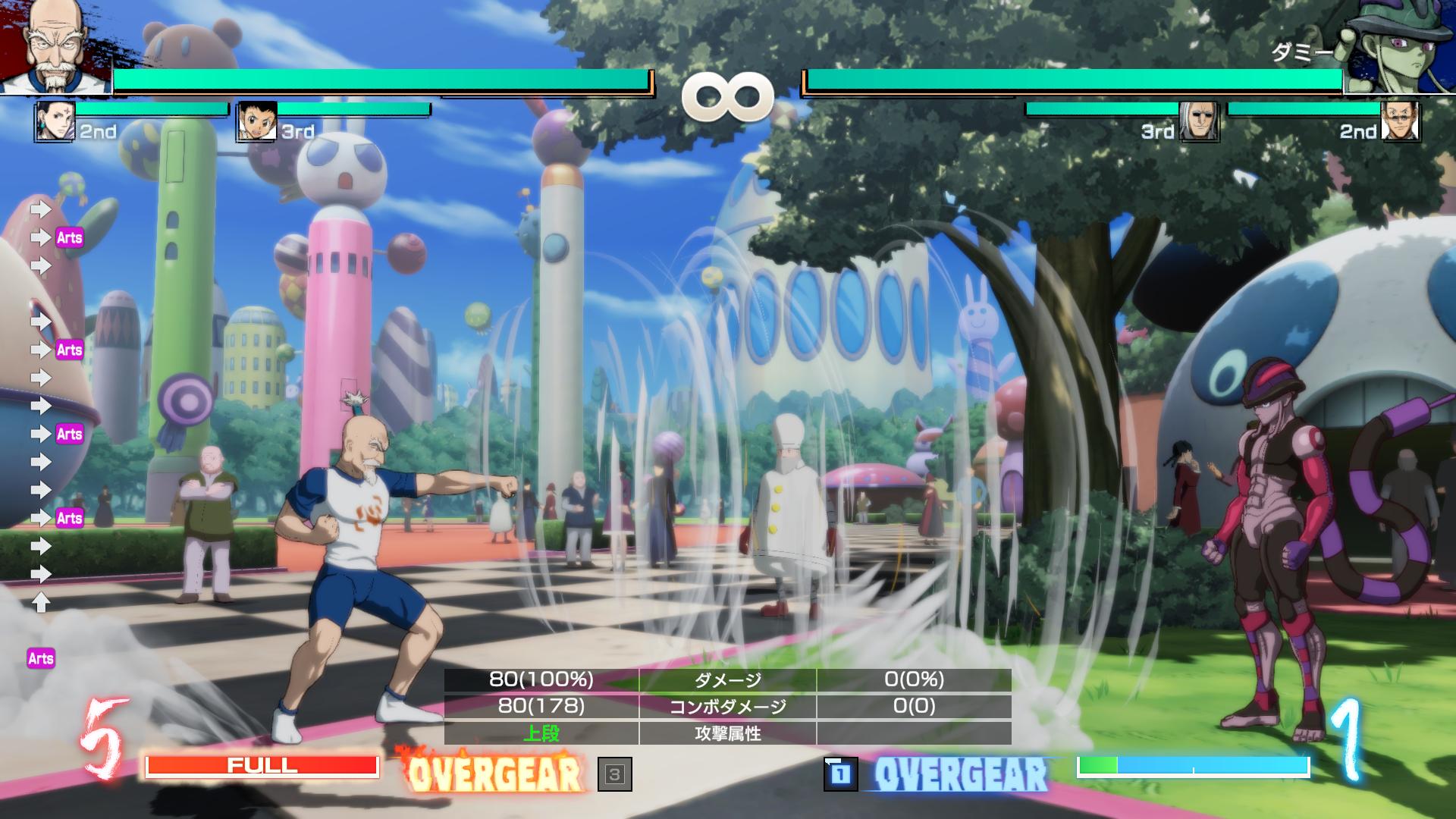Screen dimensions: 1456x819
Task: Click the opponent's 3rd teammate portrait
Action: [x=1199, y=121]
